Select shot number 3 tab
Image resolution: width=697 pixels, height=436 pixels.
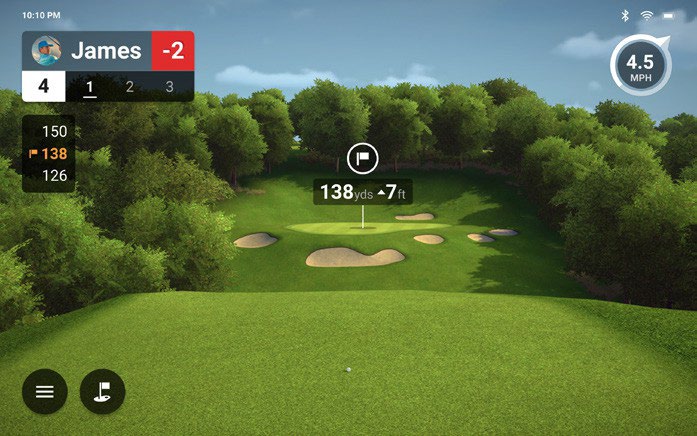click(169, 87)
